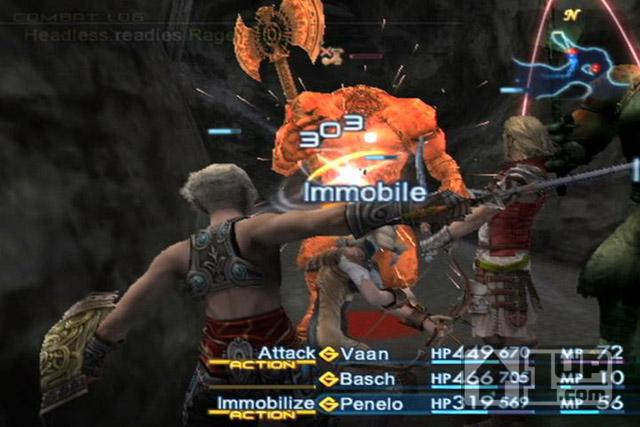Select Basch in the party list
Viewport: 640px width, 427px height.
(366, 379)
